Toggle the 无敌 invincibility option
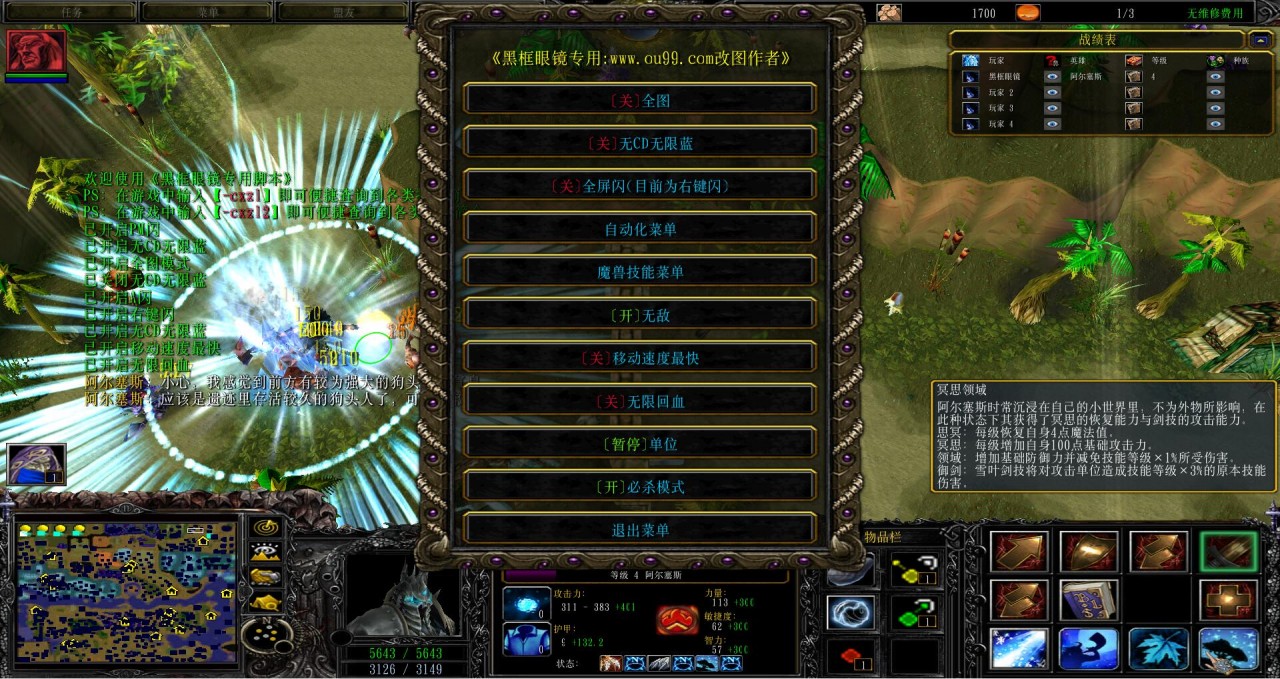 coord(640,315)
